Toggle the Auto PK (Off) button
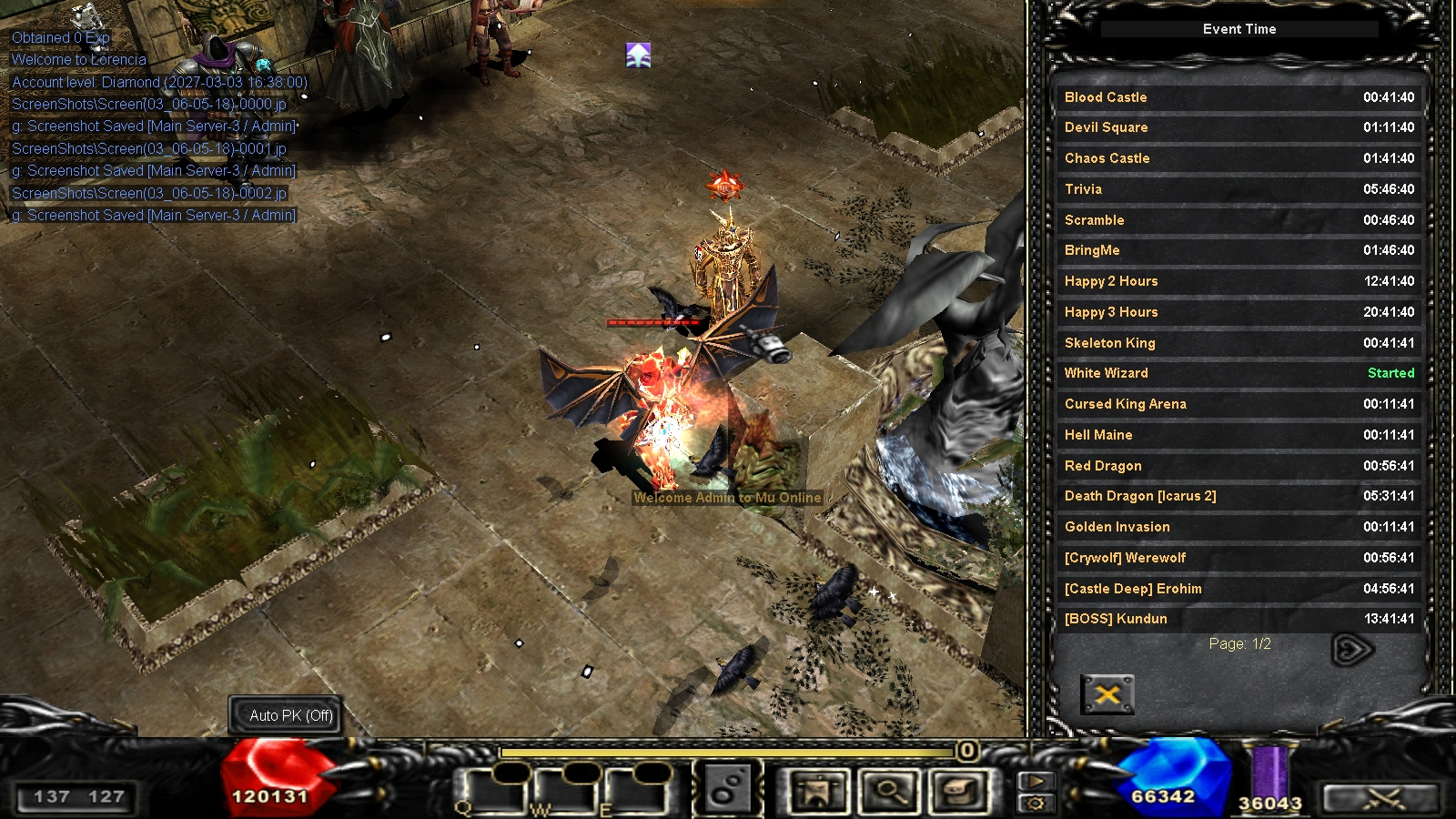Image resolution: width=1456 pixels, height=819 pixels. 291,716
